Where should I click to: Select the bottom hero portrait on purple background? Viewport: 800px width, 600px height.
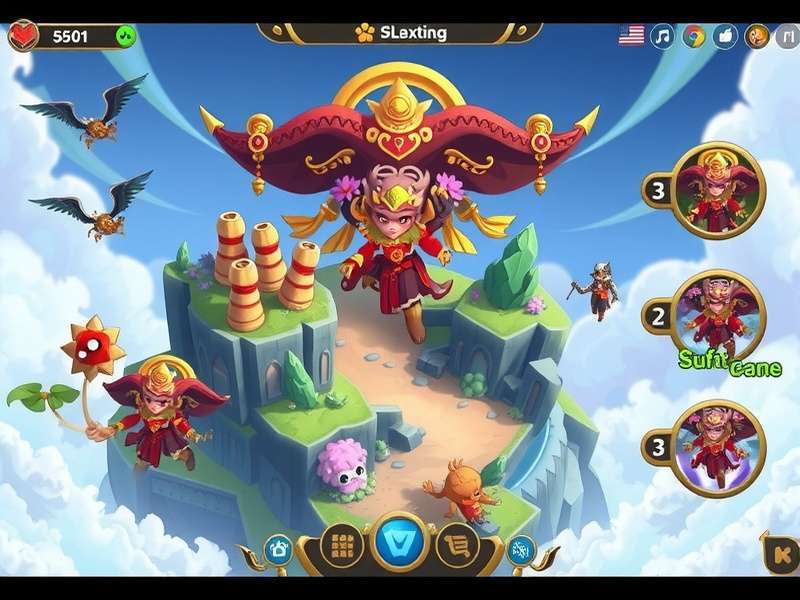[x=718, y=447]
